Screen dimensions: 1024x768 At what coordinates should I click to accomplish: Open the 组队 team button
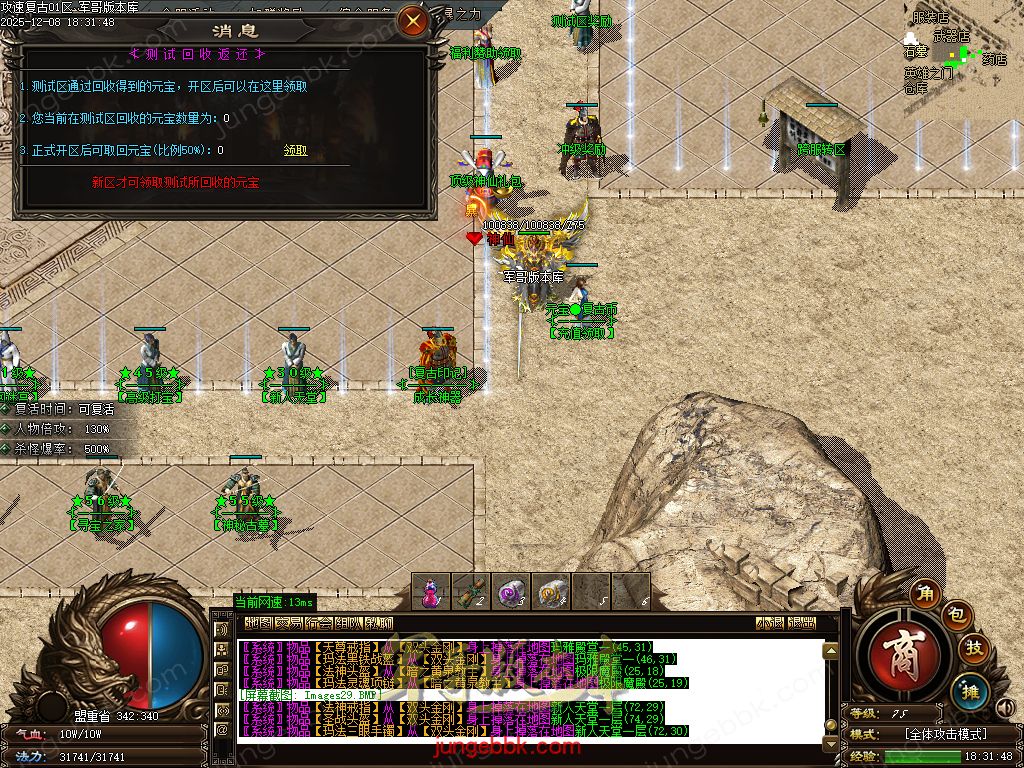(349, 623)
